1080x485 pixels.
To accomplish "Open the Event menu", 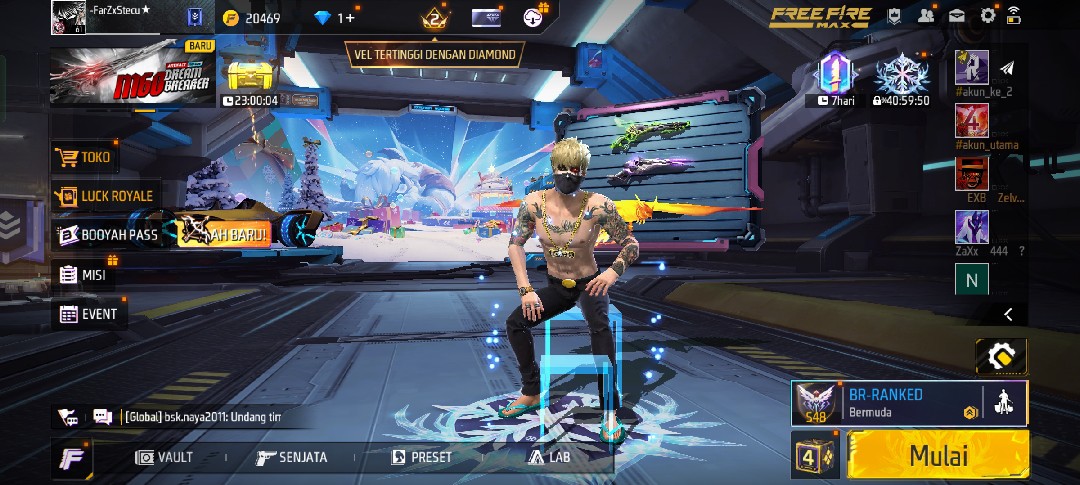I will [88, 314].
